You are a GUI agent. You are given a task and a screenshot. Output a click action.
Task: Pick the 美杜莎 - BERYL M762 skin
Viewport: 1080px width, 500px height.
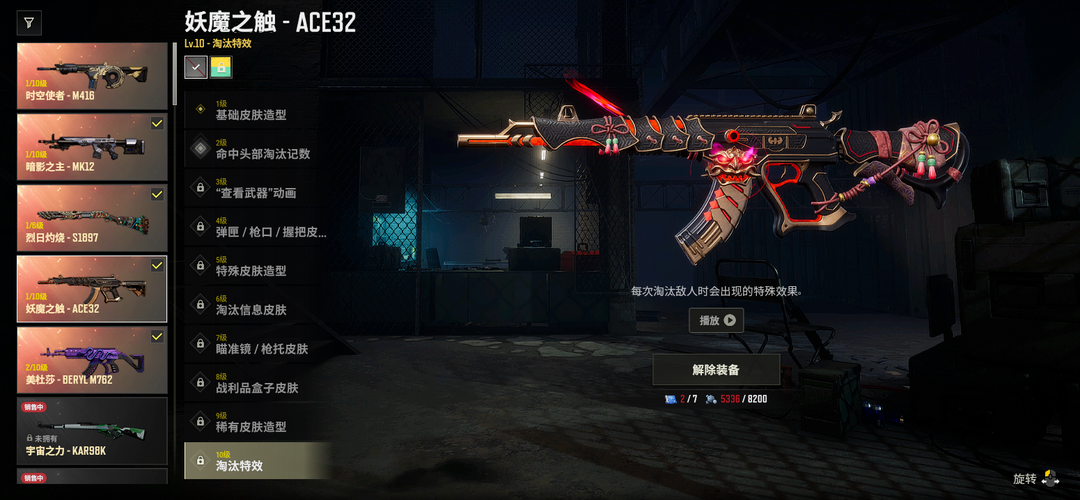[92, 359]
